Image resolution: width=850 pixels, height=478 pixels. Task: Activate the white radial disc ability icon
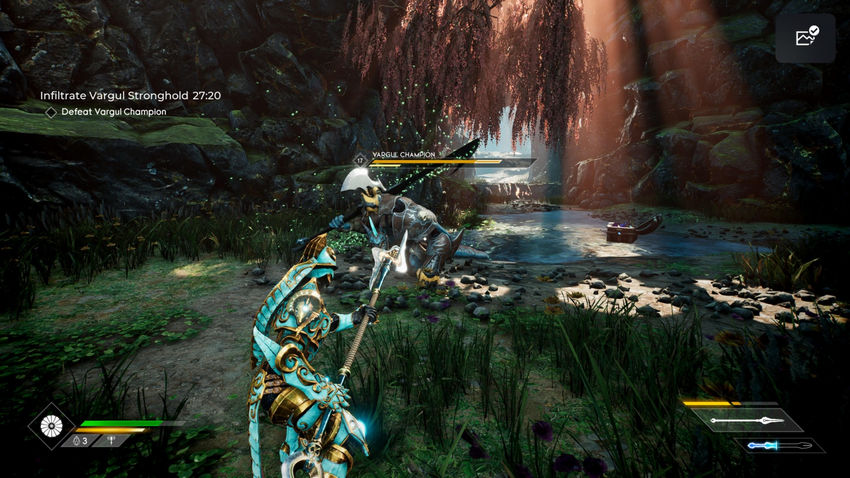click(x=50, y=426)
